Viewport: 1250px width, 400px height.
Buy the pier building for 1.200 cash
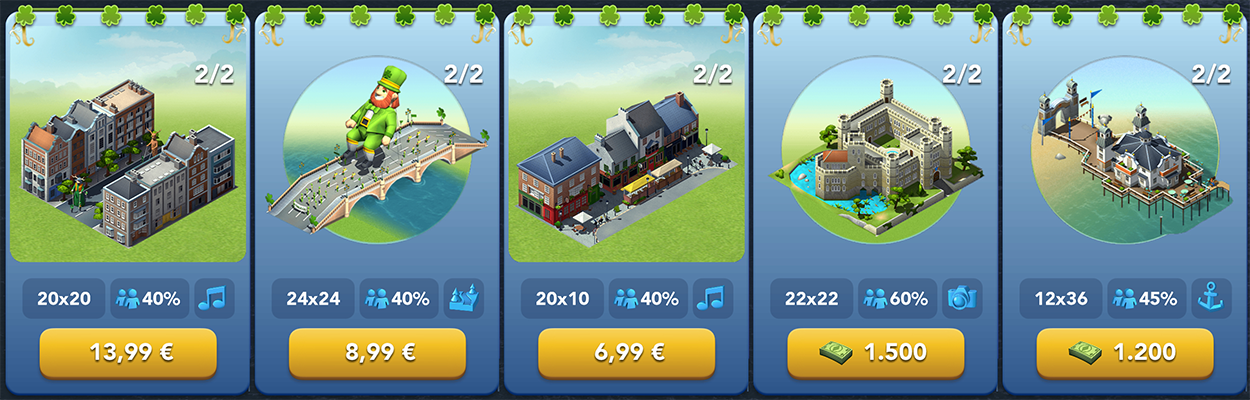pos(1124,352)
